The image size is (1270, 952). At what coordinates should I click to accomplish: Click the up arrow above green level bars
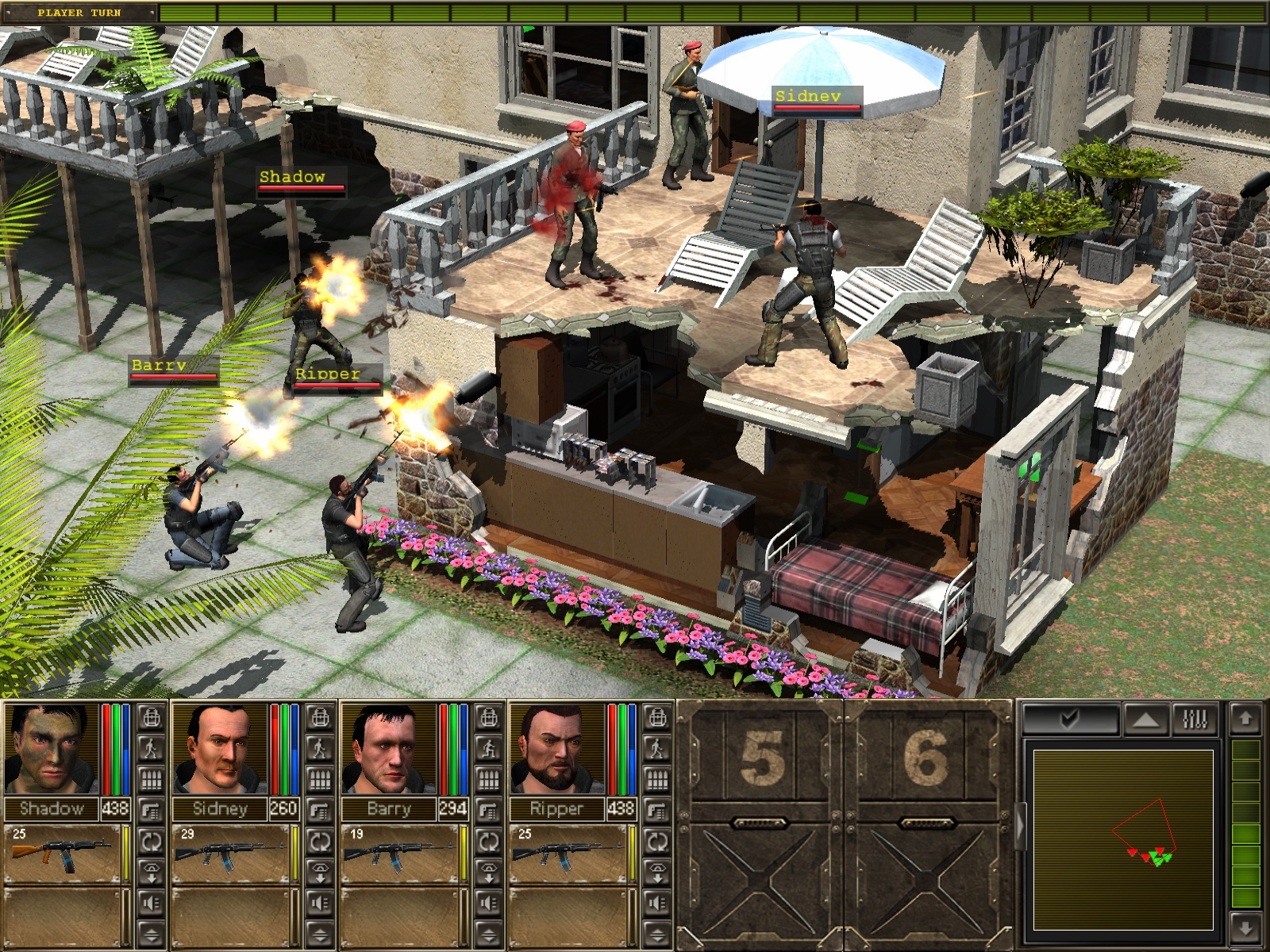1245,719
